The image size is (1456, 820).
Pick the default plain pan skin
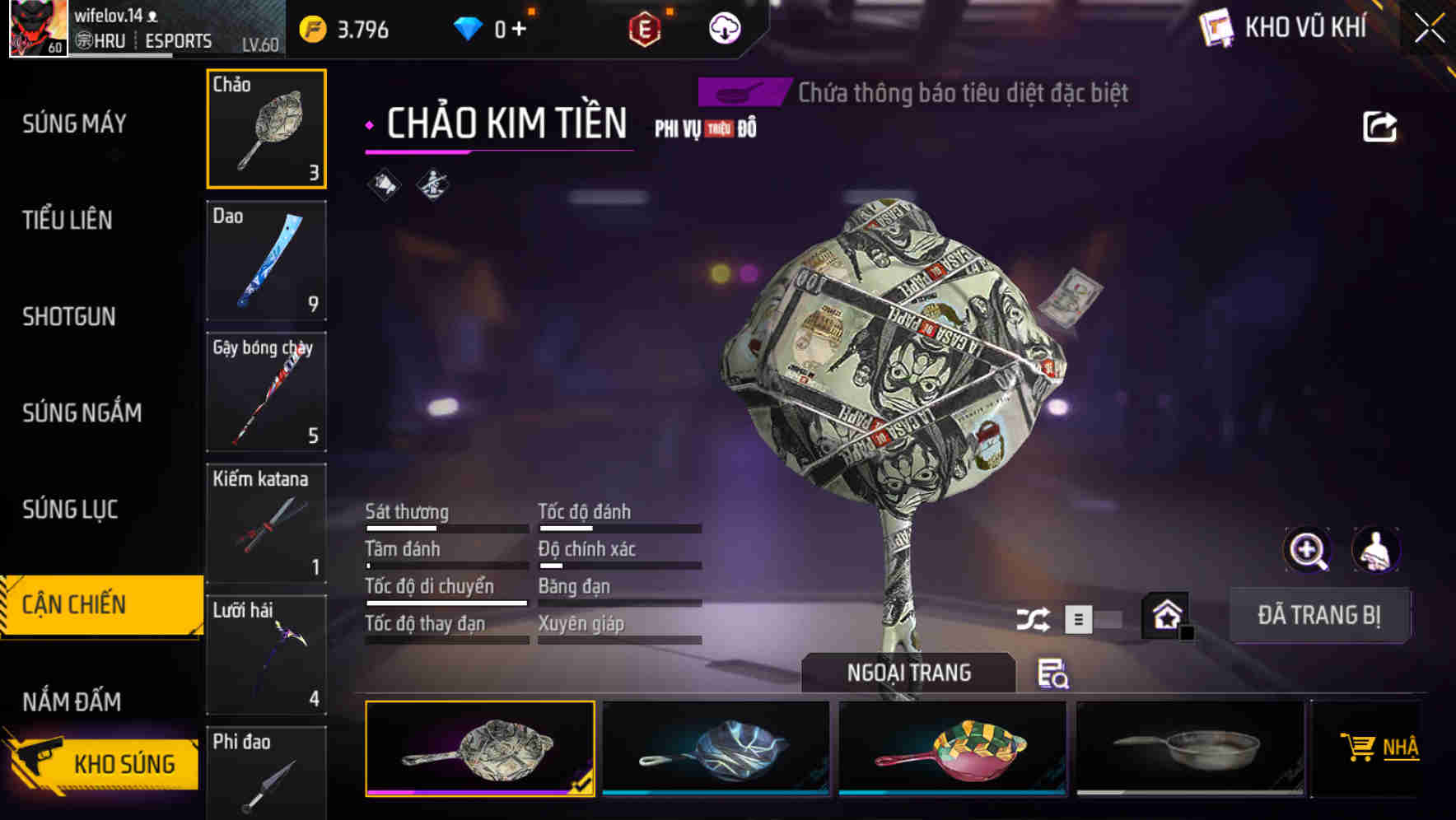(x=1189, y=748)
